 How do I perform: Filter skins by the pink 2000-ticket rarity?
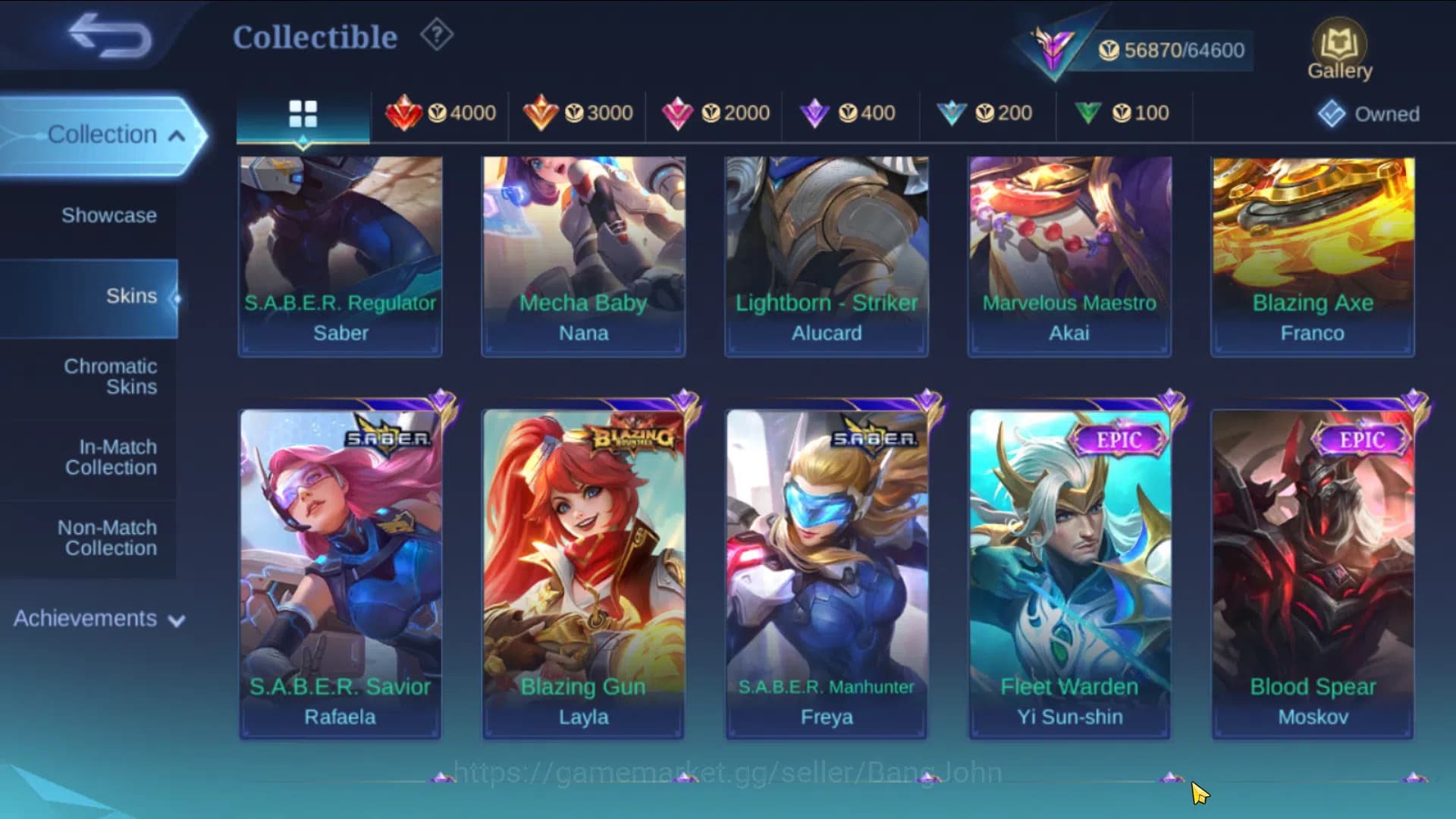715,114
